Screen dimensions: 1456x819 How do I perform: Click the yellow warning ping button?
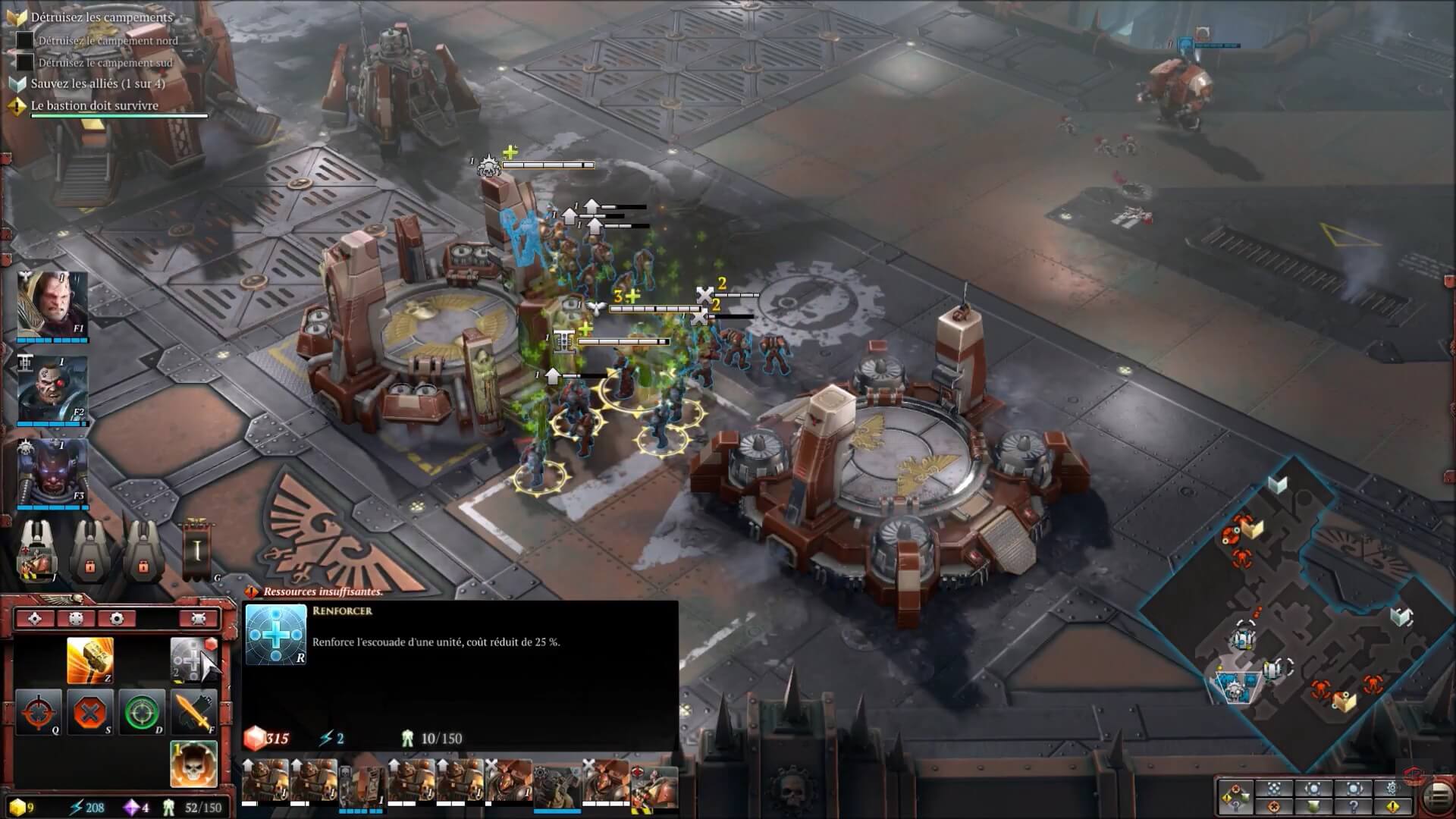coord(1393,807)
